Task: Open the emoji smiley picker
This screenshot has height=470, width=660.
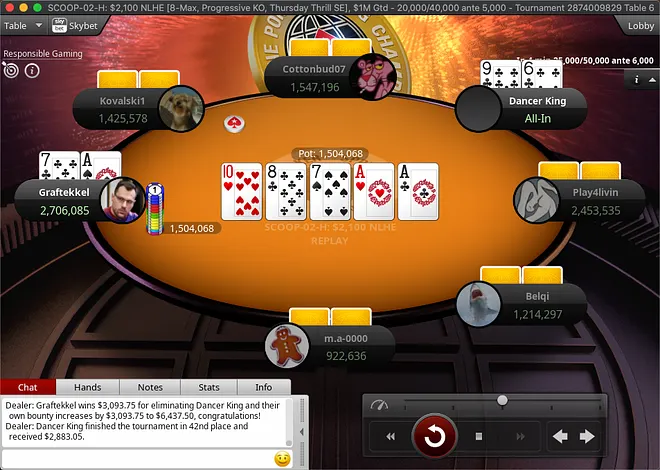Action: pos(282,458)
